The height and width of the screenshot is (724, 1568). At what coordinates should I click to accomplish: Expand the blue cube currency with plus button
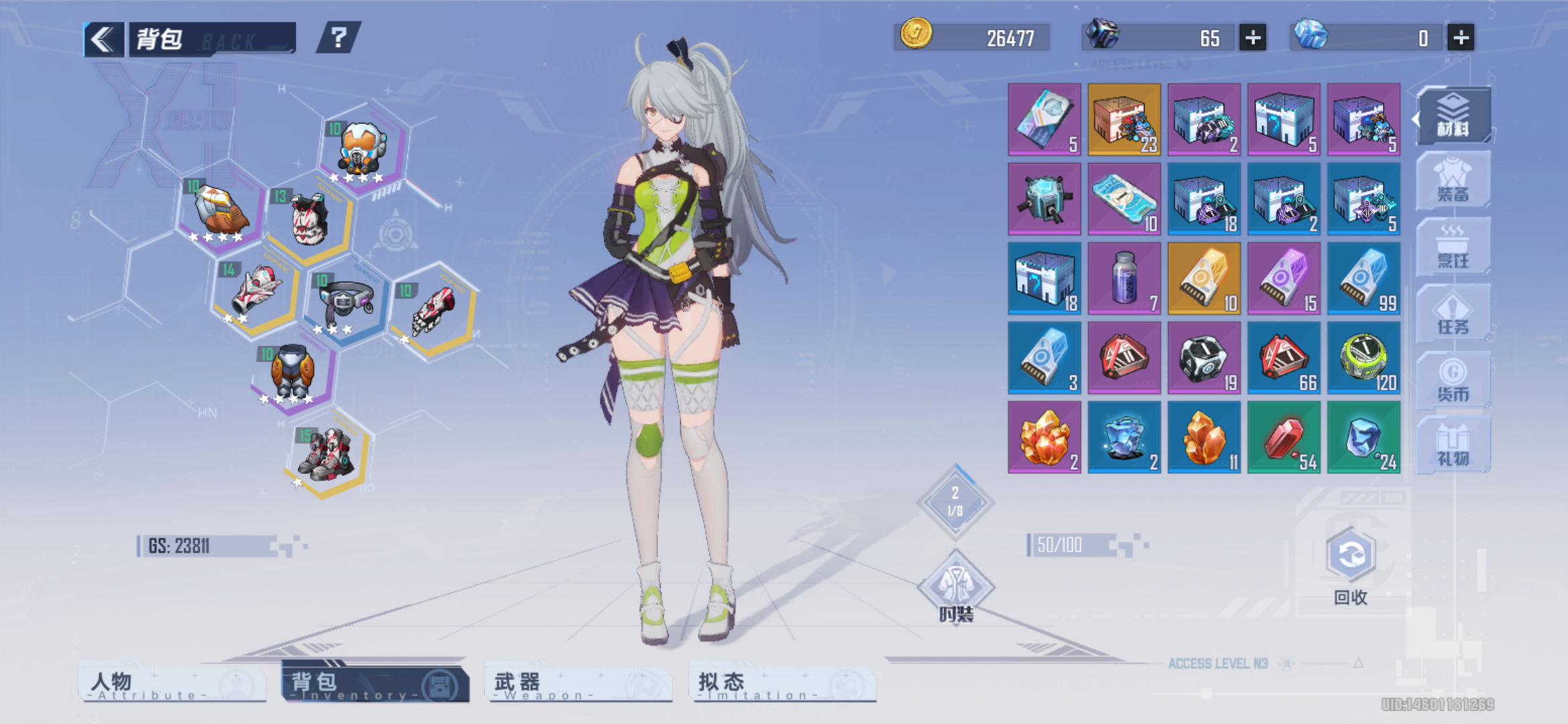click(x=1458, y=38)
